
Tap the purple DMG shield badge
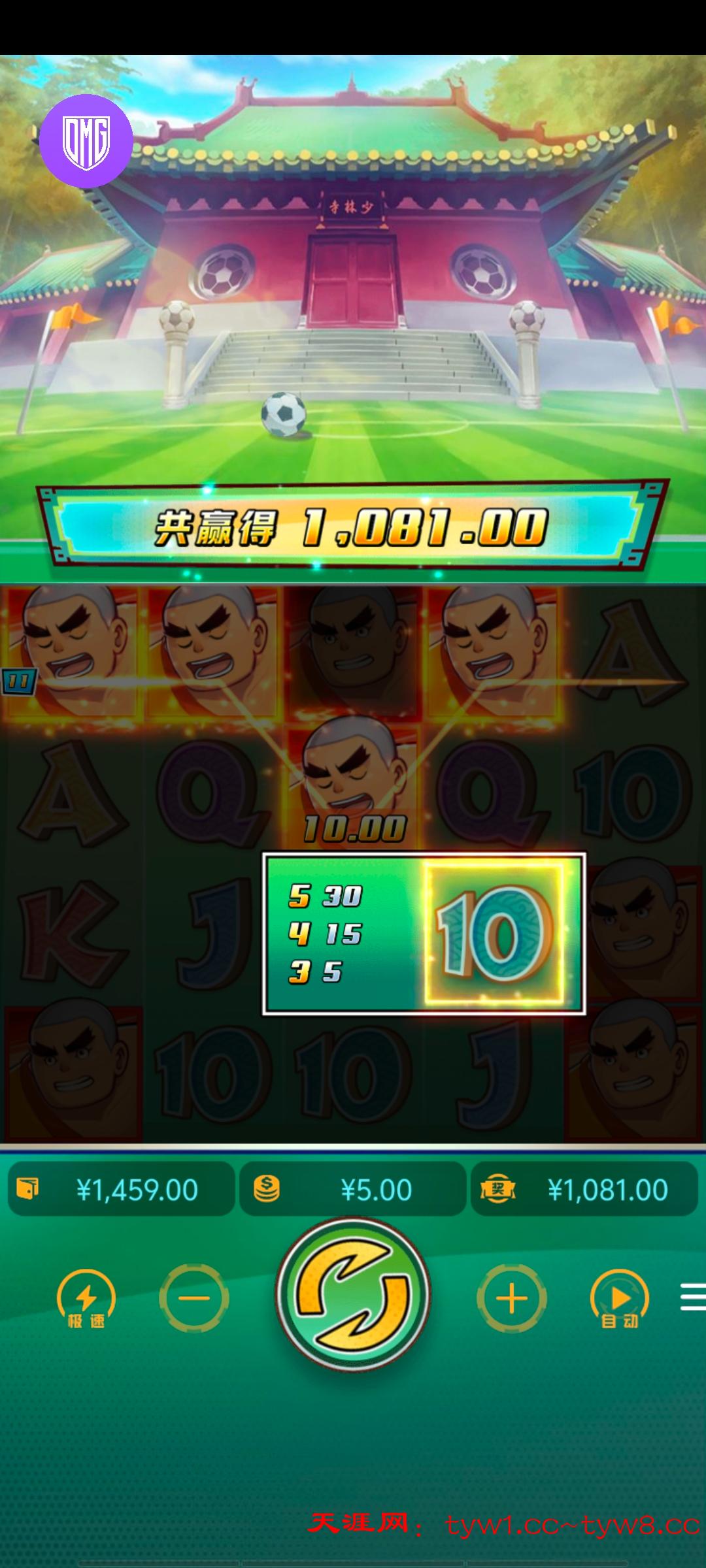click(86, 141)
